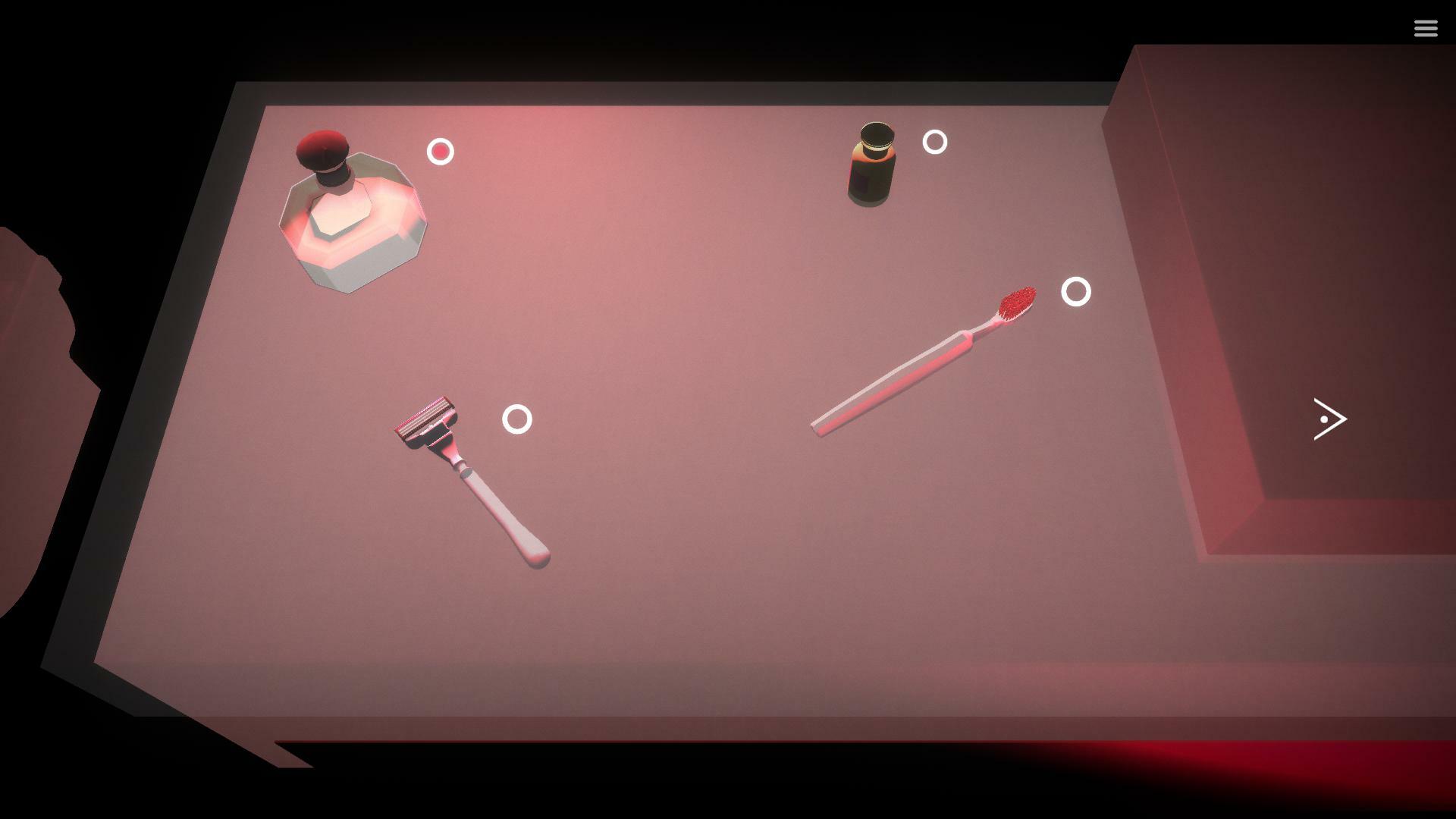Toggle the filled circle beside the perfume bottle
The height and width of the screenshot is (819, 1456).
(x=440, y=152)
